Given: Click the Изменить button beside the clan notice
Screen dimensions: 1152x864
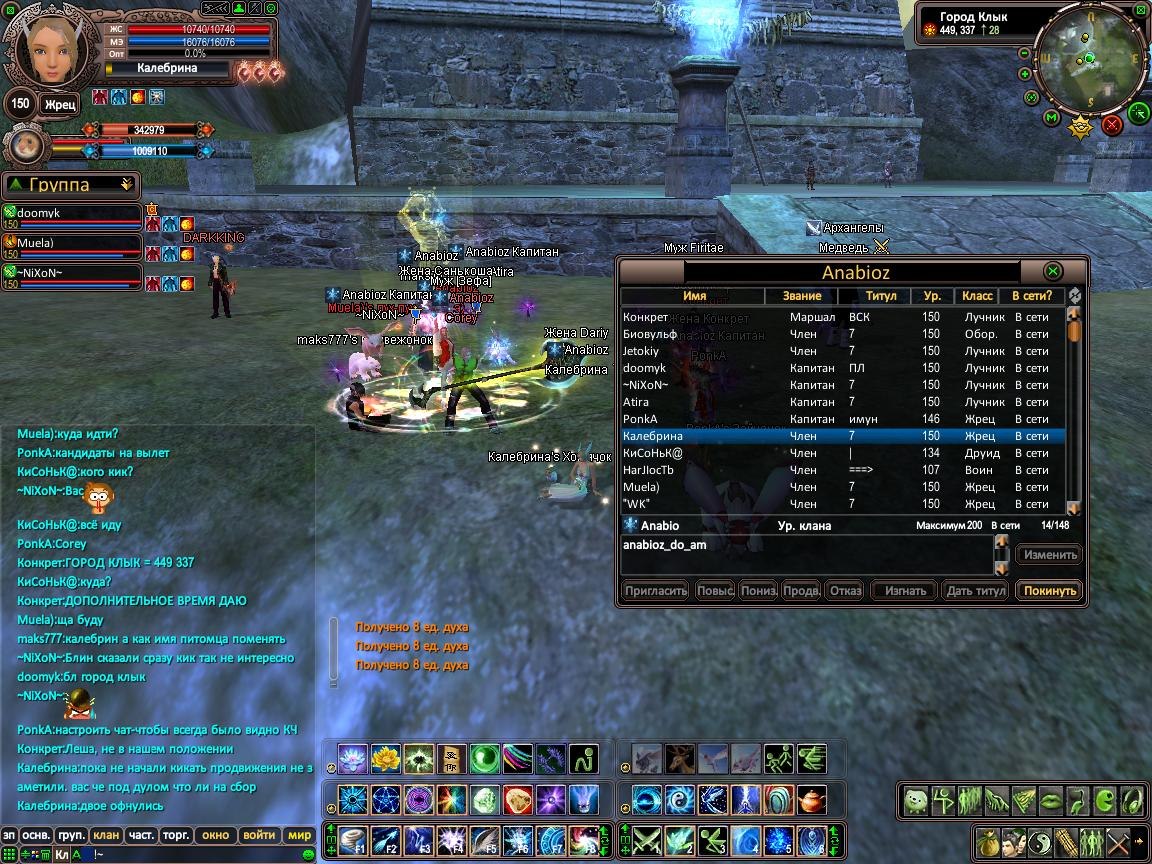Looking at the screenshot, I should pyautogui.click(x=1049, y=555).
